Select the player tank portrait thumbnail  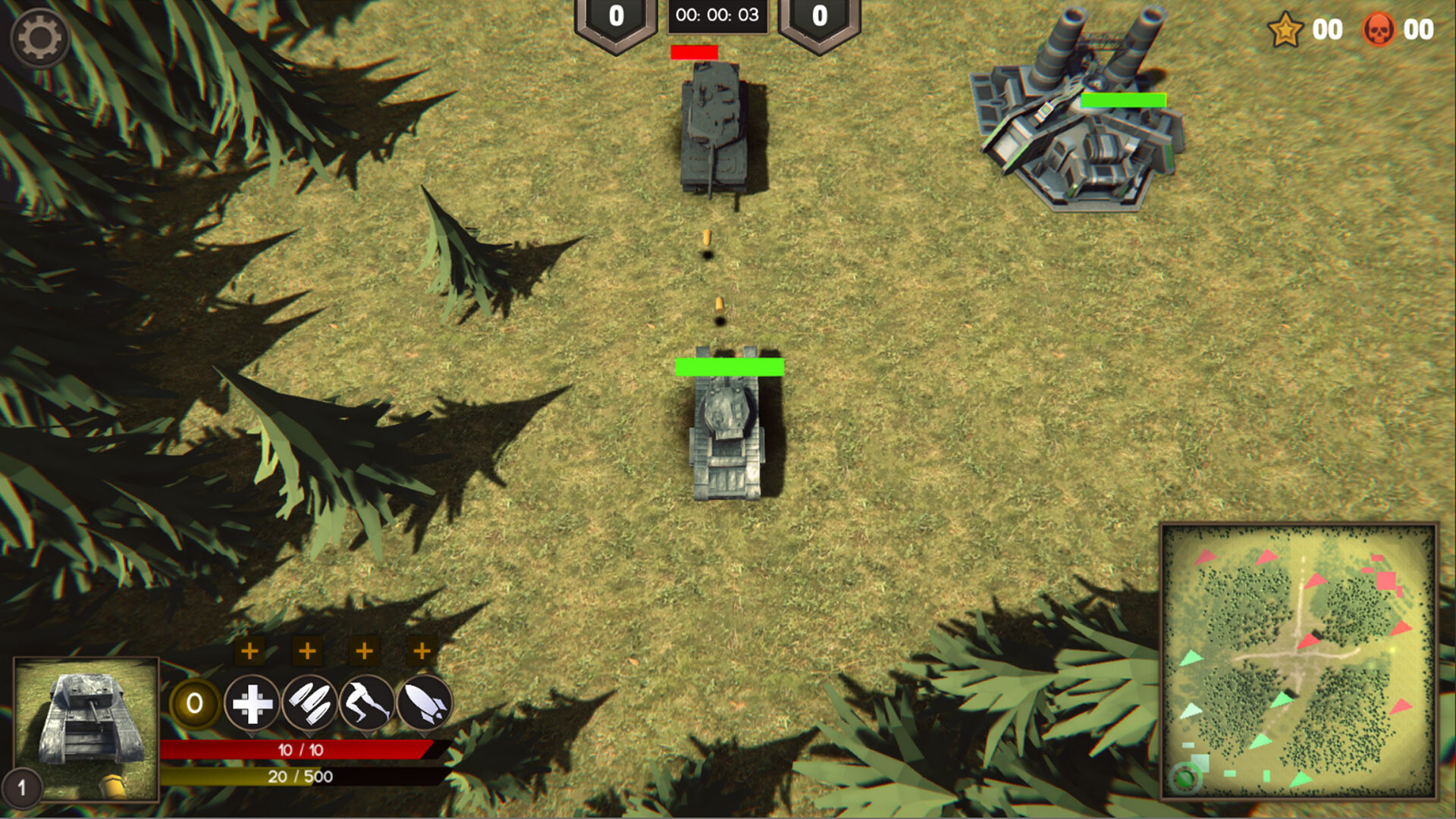coord(86,730)
